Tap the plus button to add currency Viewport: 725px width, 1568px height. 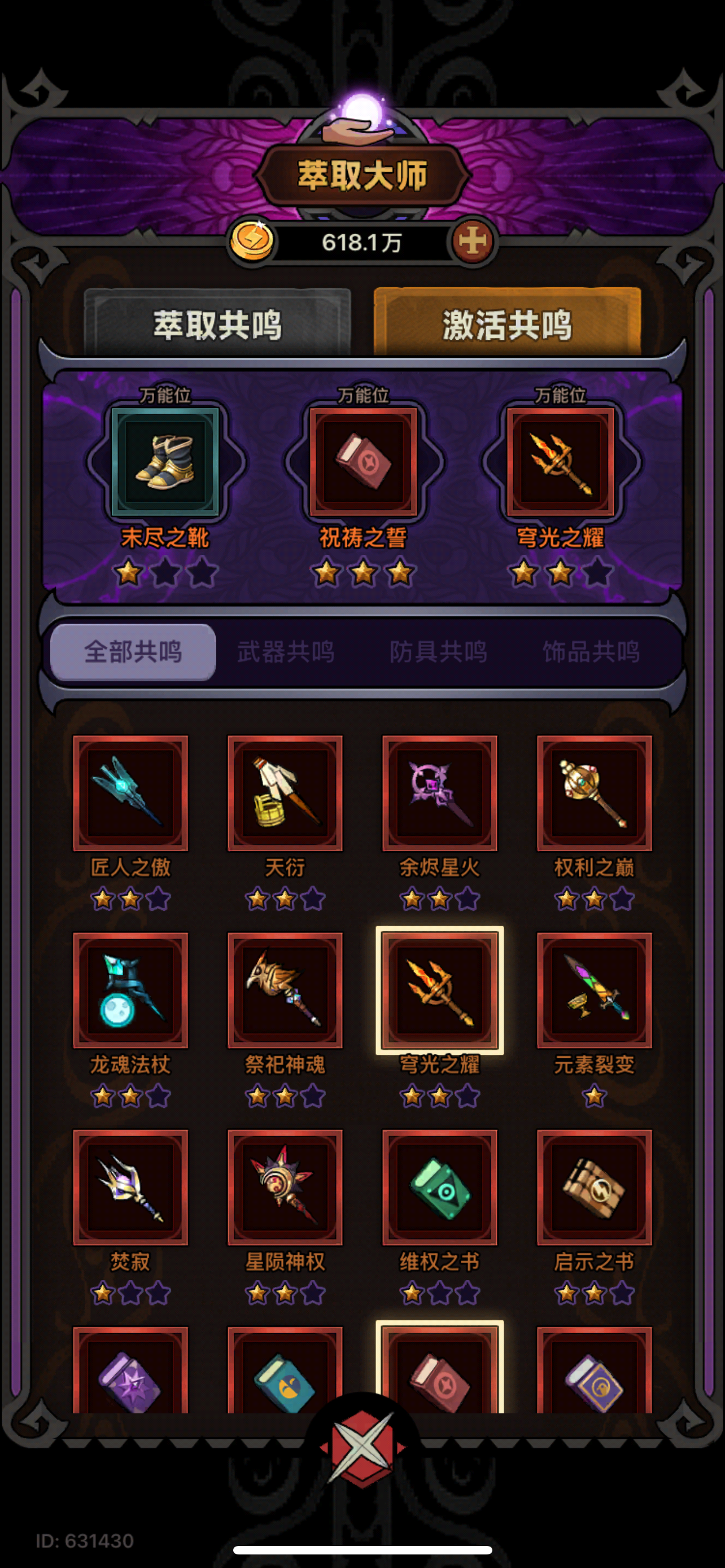pyautogui.click(x=474, y=240)
